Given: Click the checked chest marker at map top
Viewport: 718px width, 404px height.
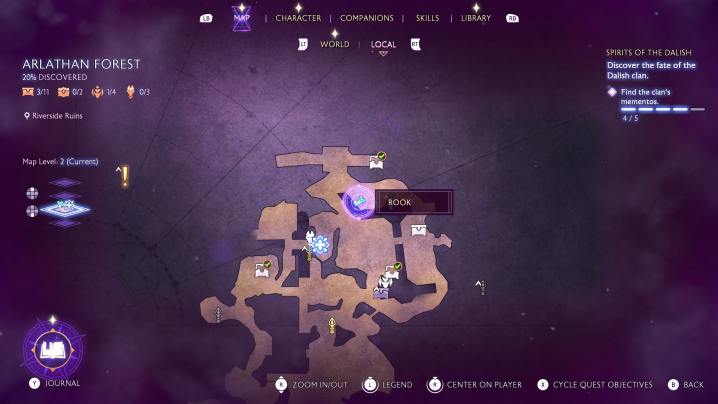Looking at the screenshot, I should 378,160.
